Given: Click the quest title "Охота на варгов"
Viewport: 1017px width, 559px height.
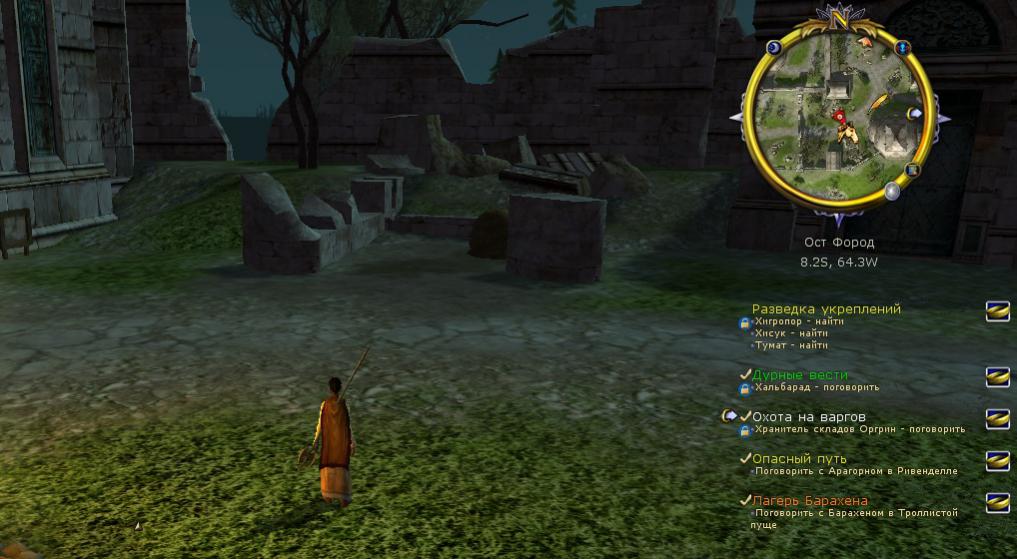Looking at the screenshot, I should click(809, 416).
